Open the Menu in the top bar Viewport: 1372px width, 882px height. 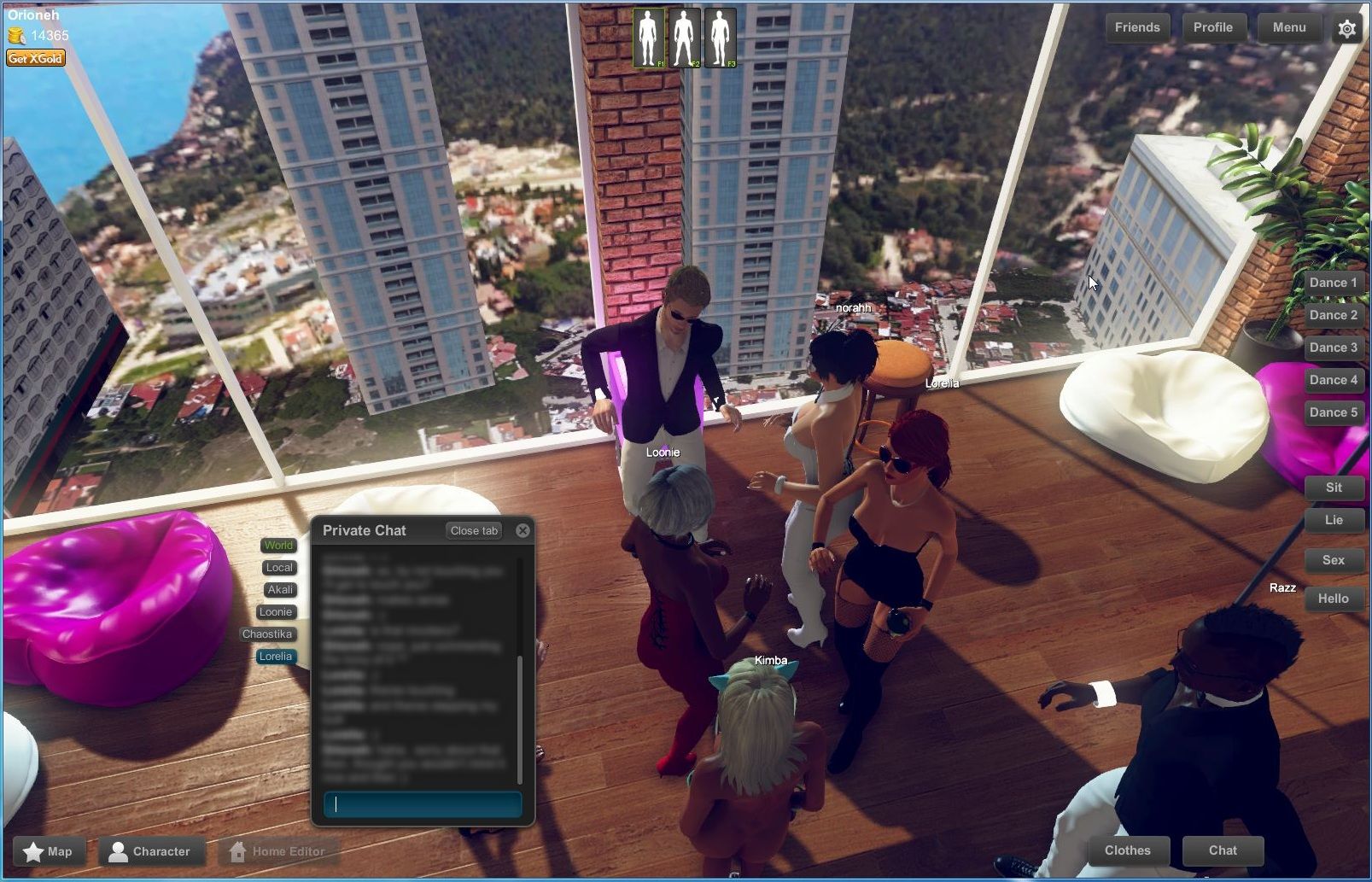pos(1288,27)
